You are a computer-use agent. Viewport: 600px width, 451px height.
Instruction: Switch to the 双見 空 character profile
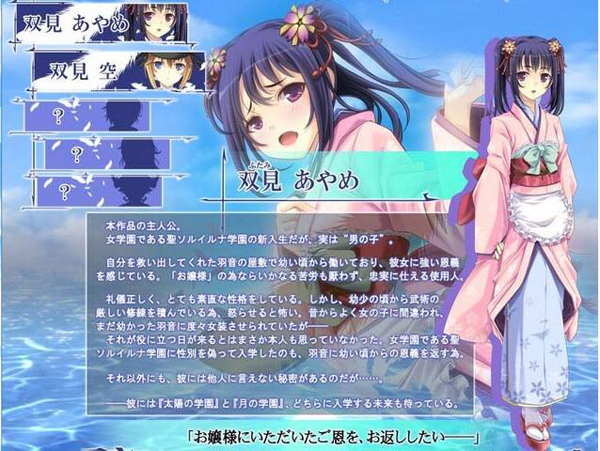click(119, 68)
